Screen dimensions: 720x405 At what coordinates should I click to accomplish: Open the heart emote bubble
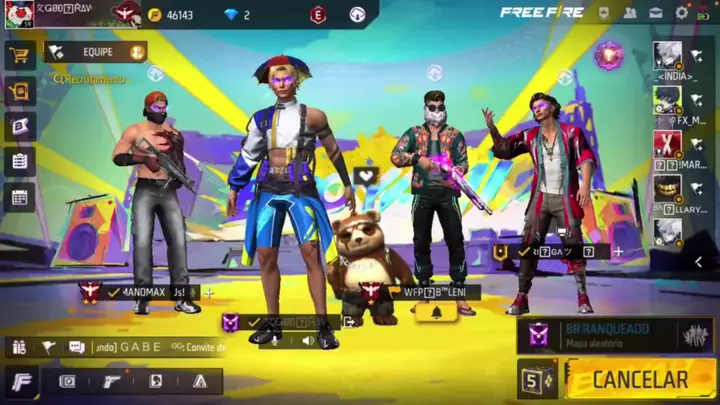pyautogui.click(x=366, y=176)
